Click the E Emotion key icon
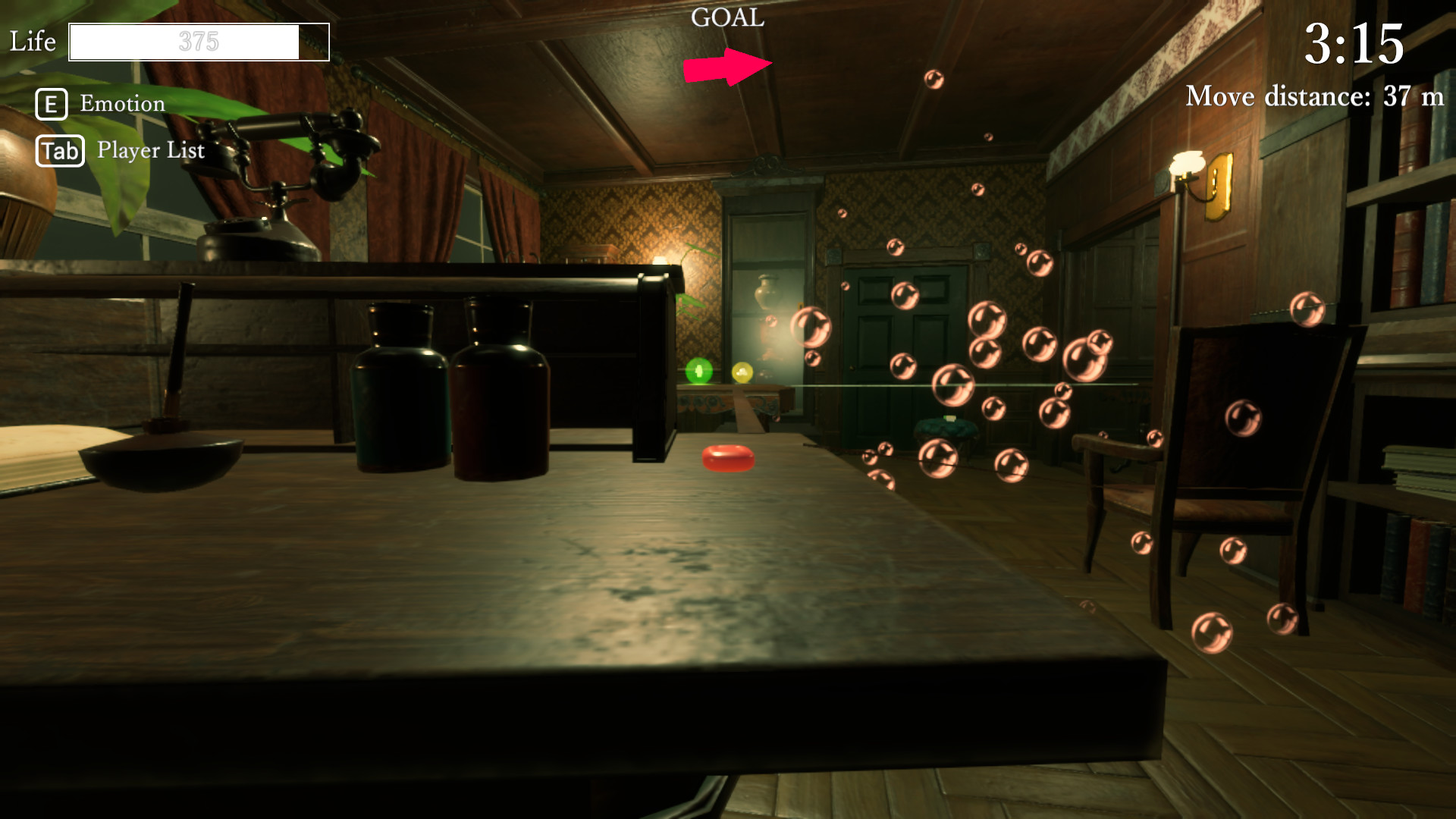Viewport: 1456px width, 819px height. [x=50, y=104]
